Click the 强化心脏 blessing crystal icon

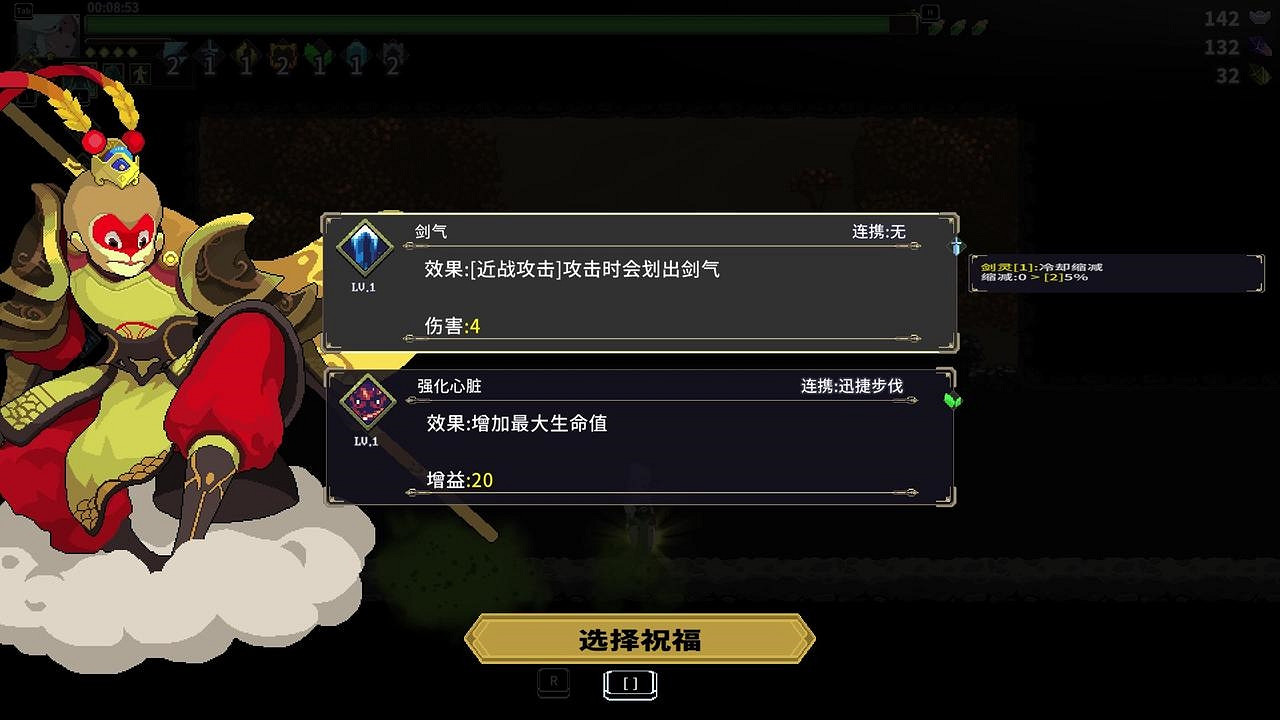[x=367, y=401]
